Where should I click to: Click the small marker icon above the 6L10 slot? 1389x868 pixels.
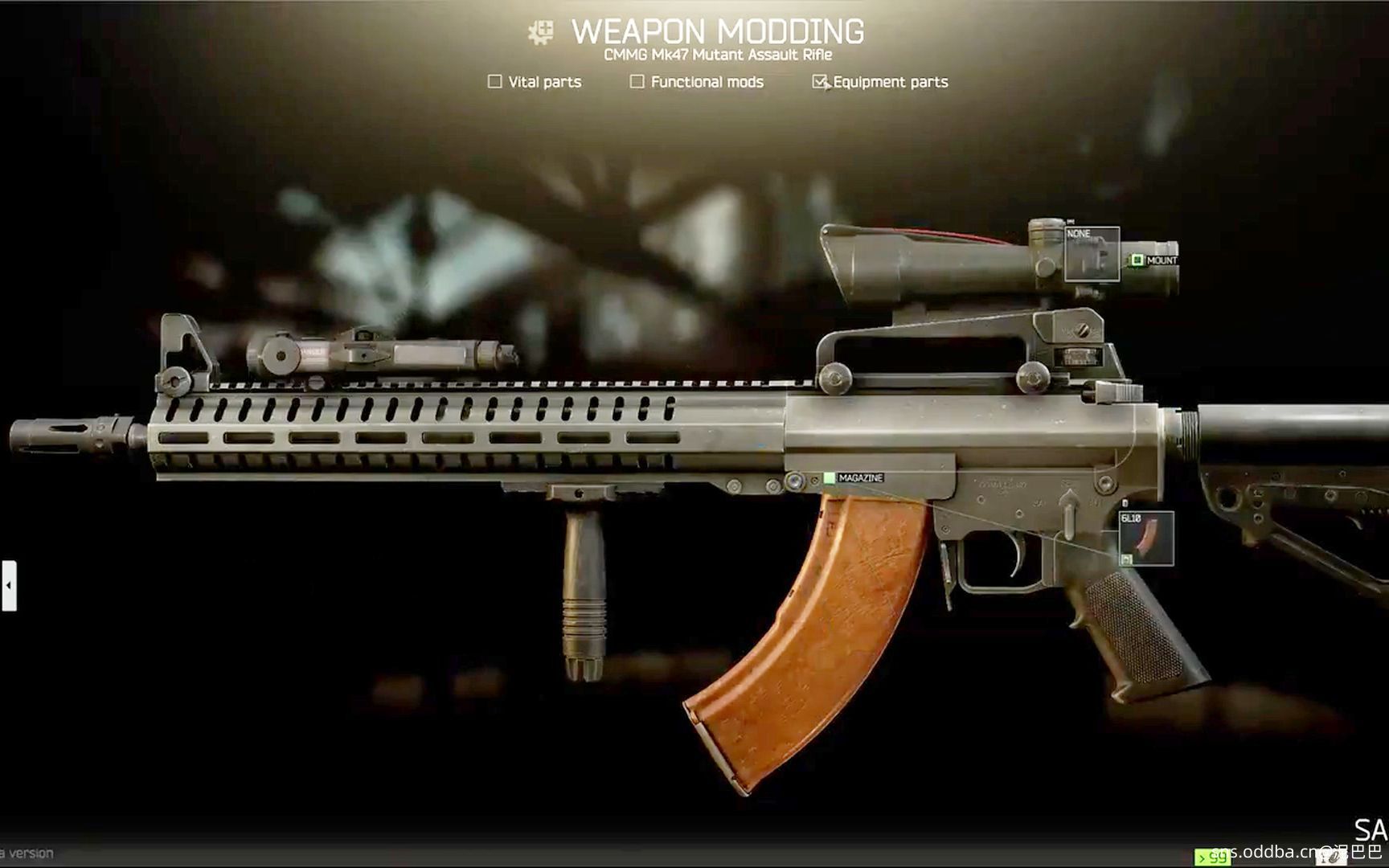pyautogui.click(x=1125, y=503)
